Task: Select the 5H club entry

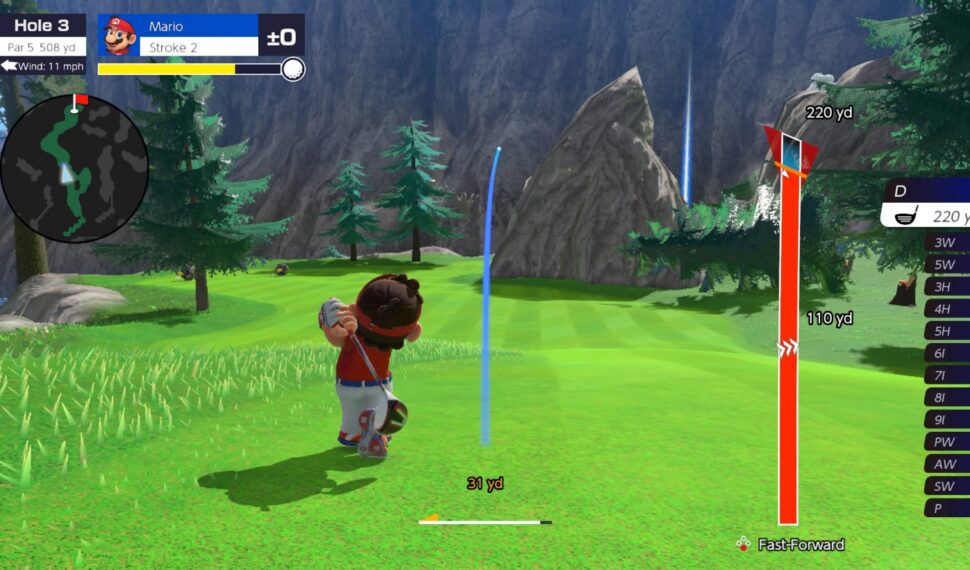Action: pos(946,331)
